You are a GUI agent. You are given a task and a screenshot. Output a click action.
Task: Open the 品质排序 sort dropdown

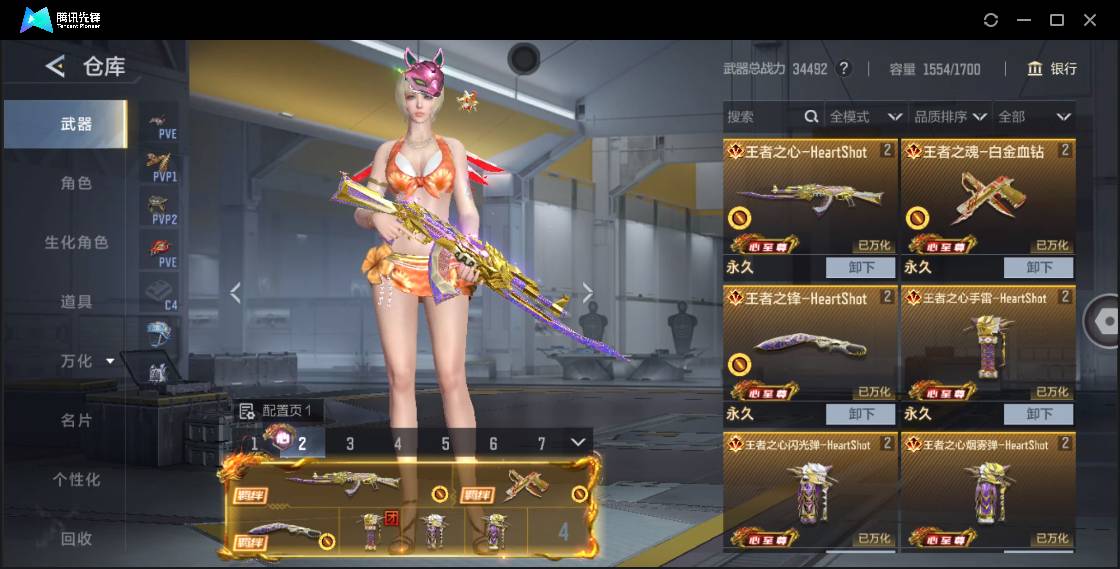click(949, 117)
